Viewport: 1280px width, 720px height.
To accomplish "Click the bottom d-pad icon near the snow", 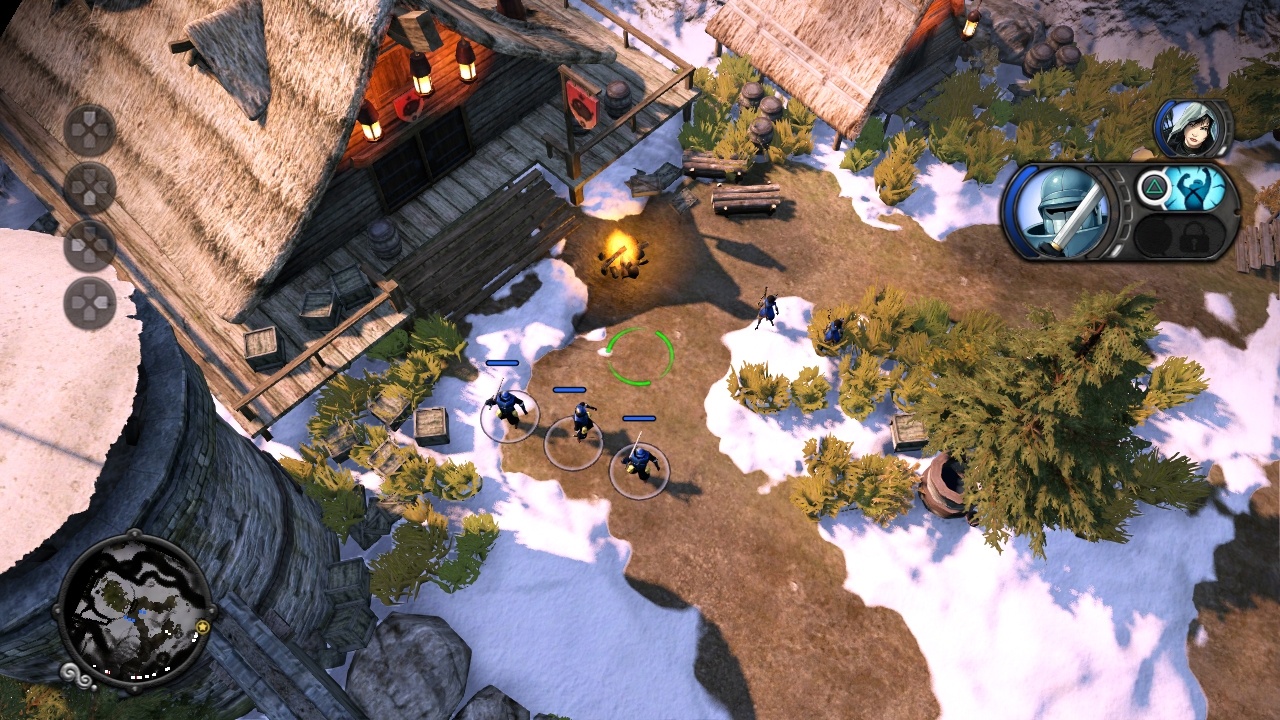I will [x=93, y=299].
